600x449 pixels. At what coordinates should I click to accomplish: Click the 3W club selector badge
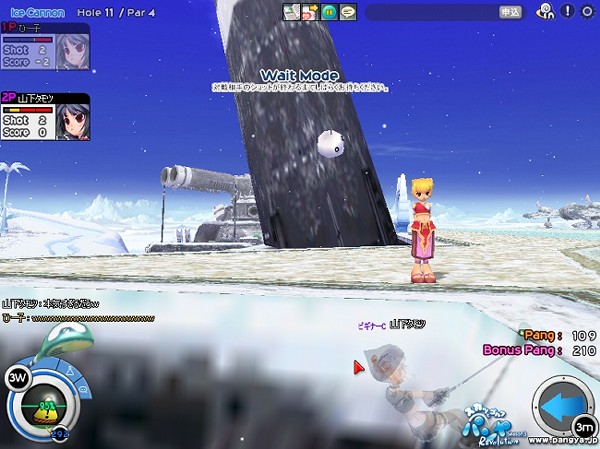(16, 378)
